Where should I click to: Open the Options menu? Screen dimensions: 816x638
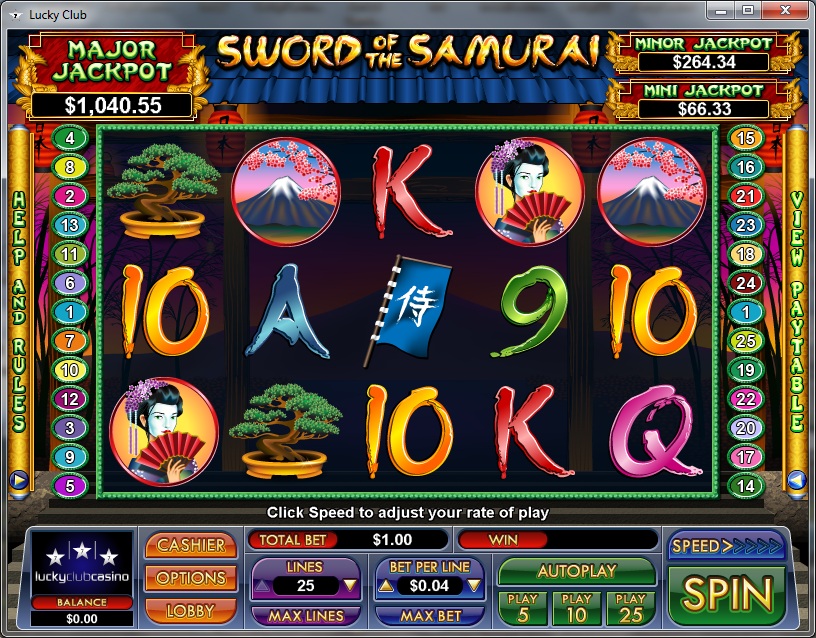[191, 578]
